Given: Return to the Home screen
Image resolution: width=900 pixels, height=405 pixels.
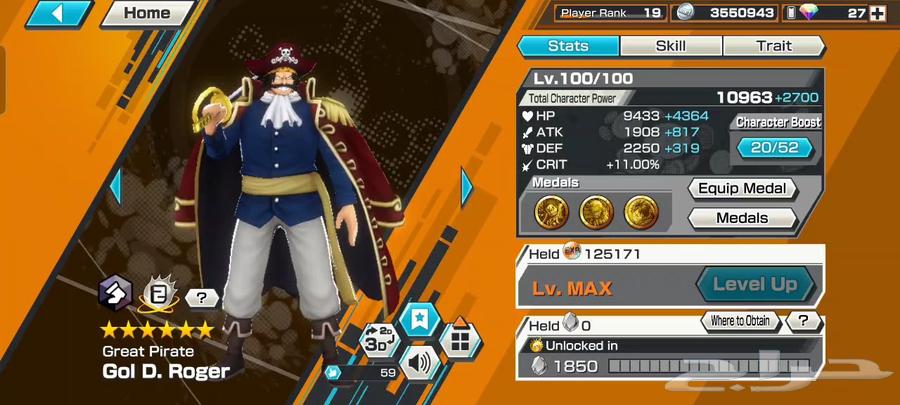Looking at the screenshot, I should (x=145, y=14).
